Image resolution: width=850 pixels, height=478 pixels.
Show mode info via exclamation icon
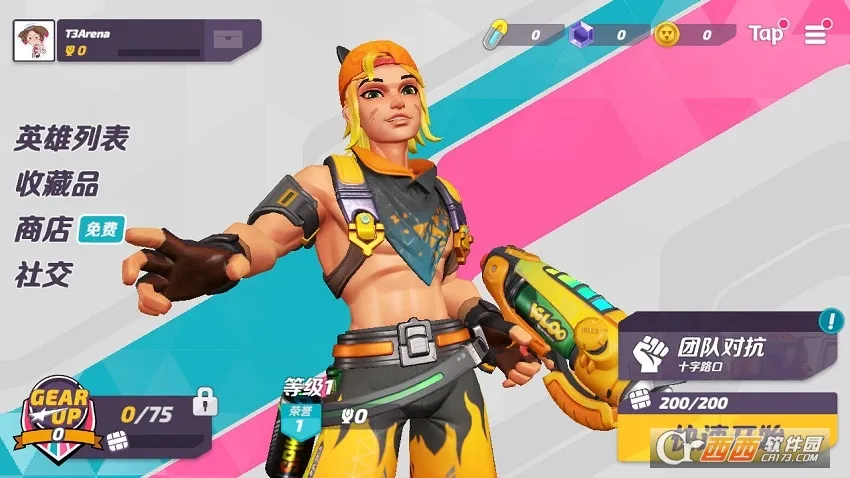830,321
